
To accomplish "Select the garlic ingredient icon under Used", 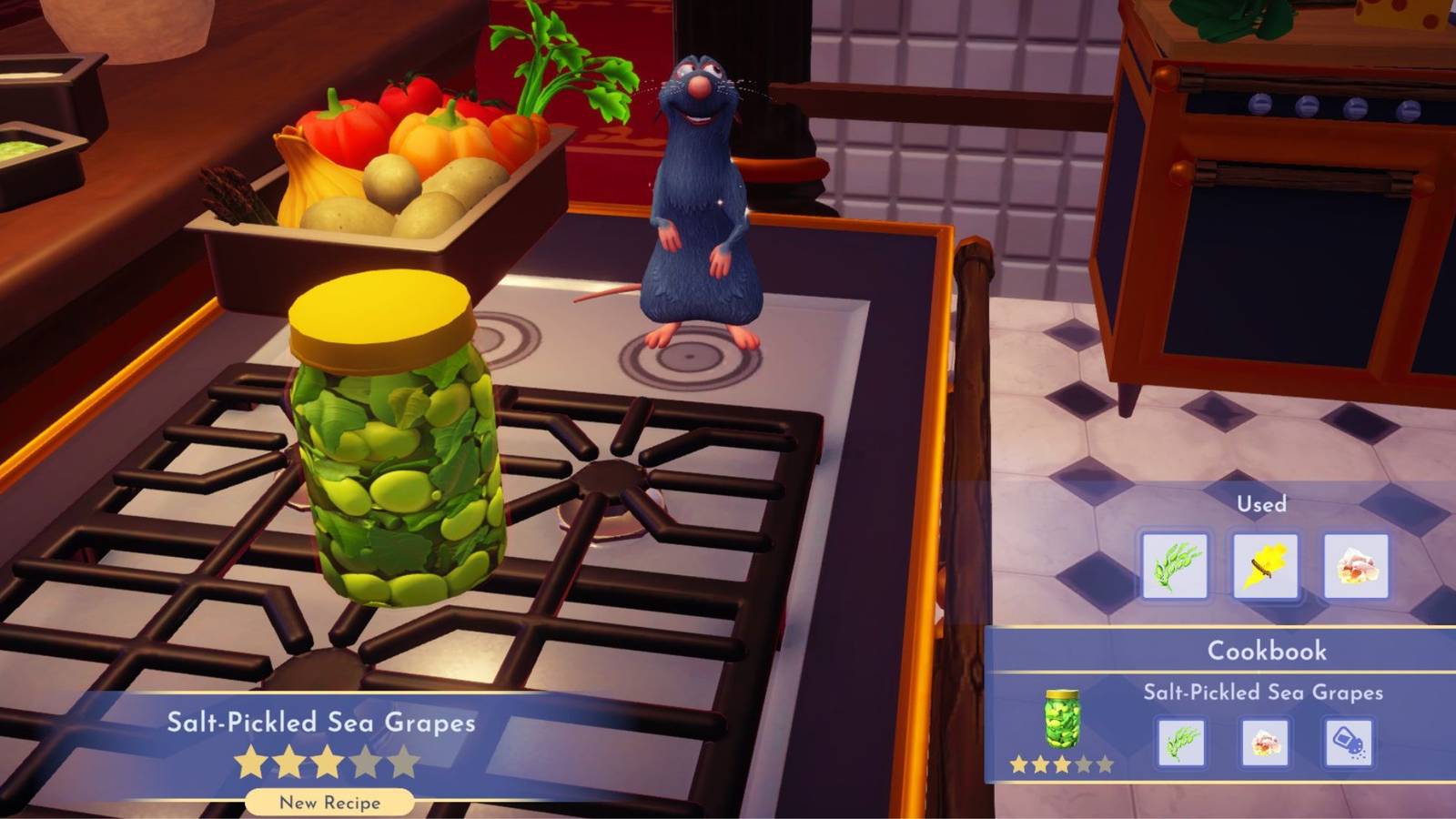I will click(x=1355, y=564).
